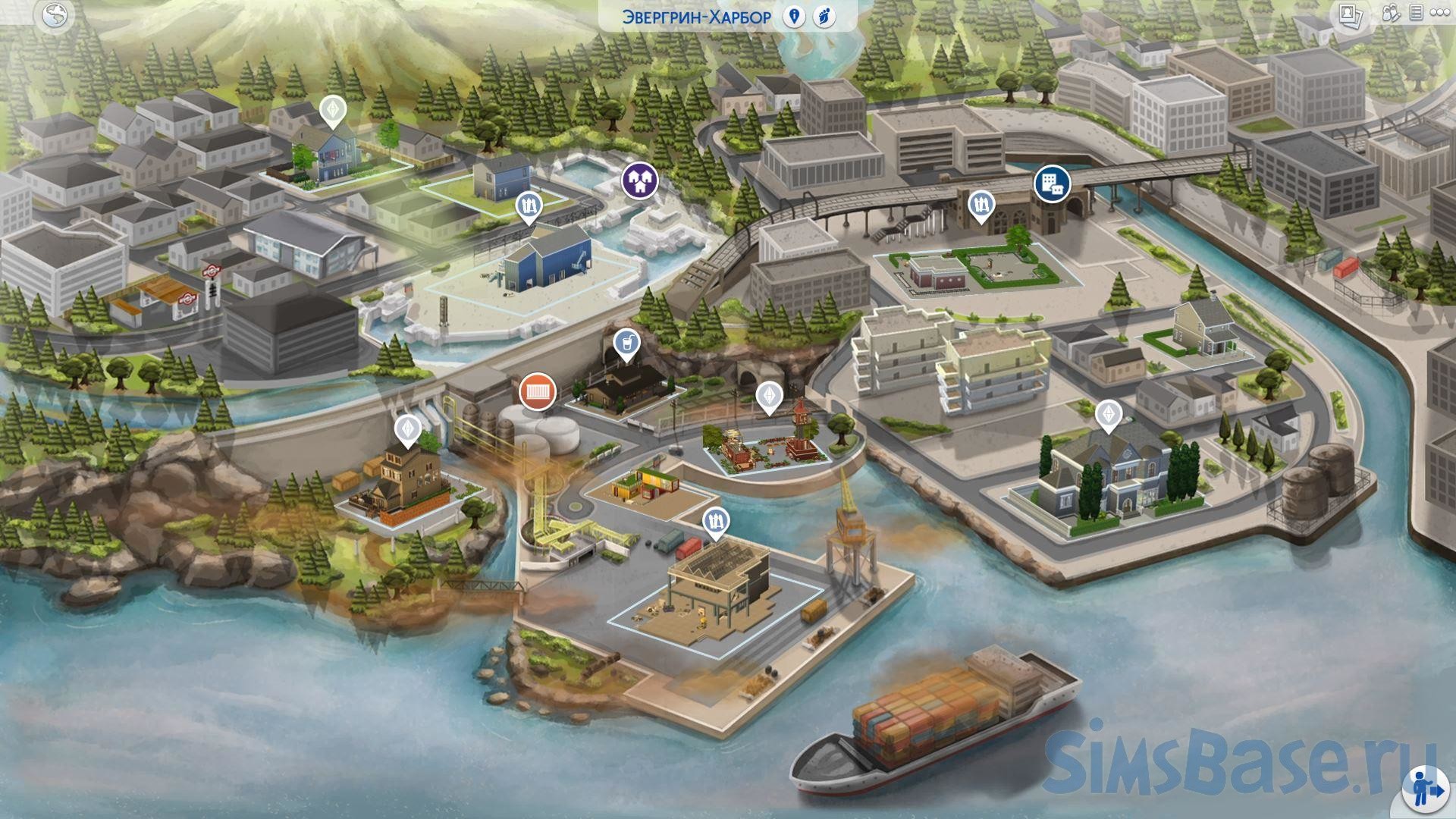
Task: Select the dark blue apartment building marker
Action: (x=1053, y=183)
